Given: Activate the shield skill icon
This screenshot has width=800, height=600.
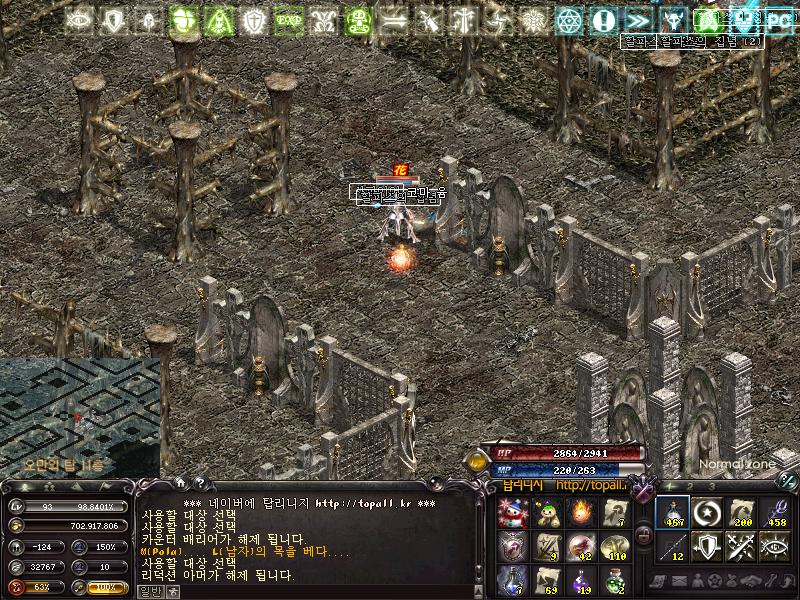Looking at the screenshot, I should (x=705, y=546).
